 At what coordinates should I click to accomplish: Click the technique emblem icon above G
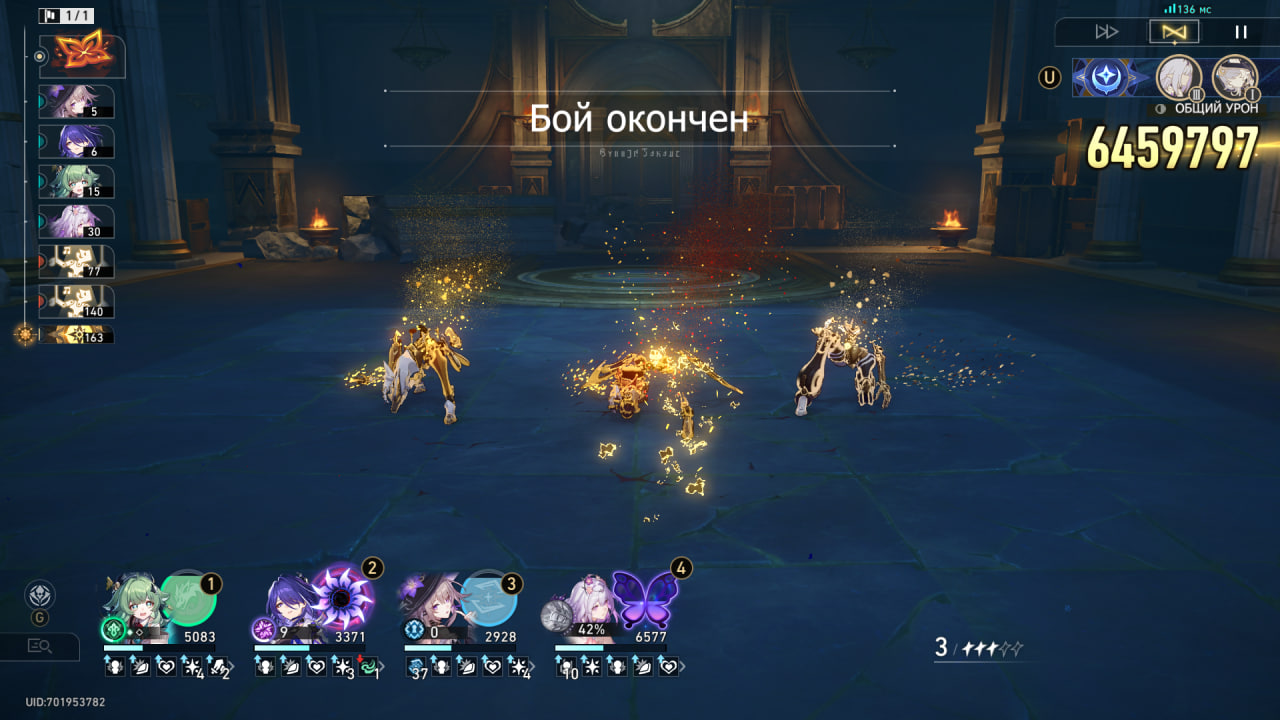(x=40, y=594)
